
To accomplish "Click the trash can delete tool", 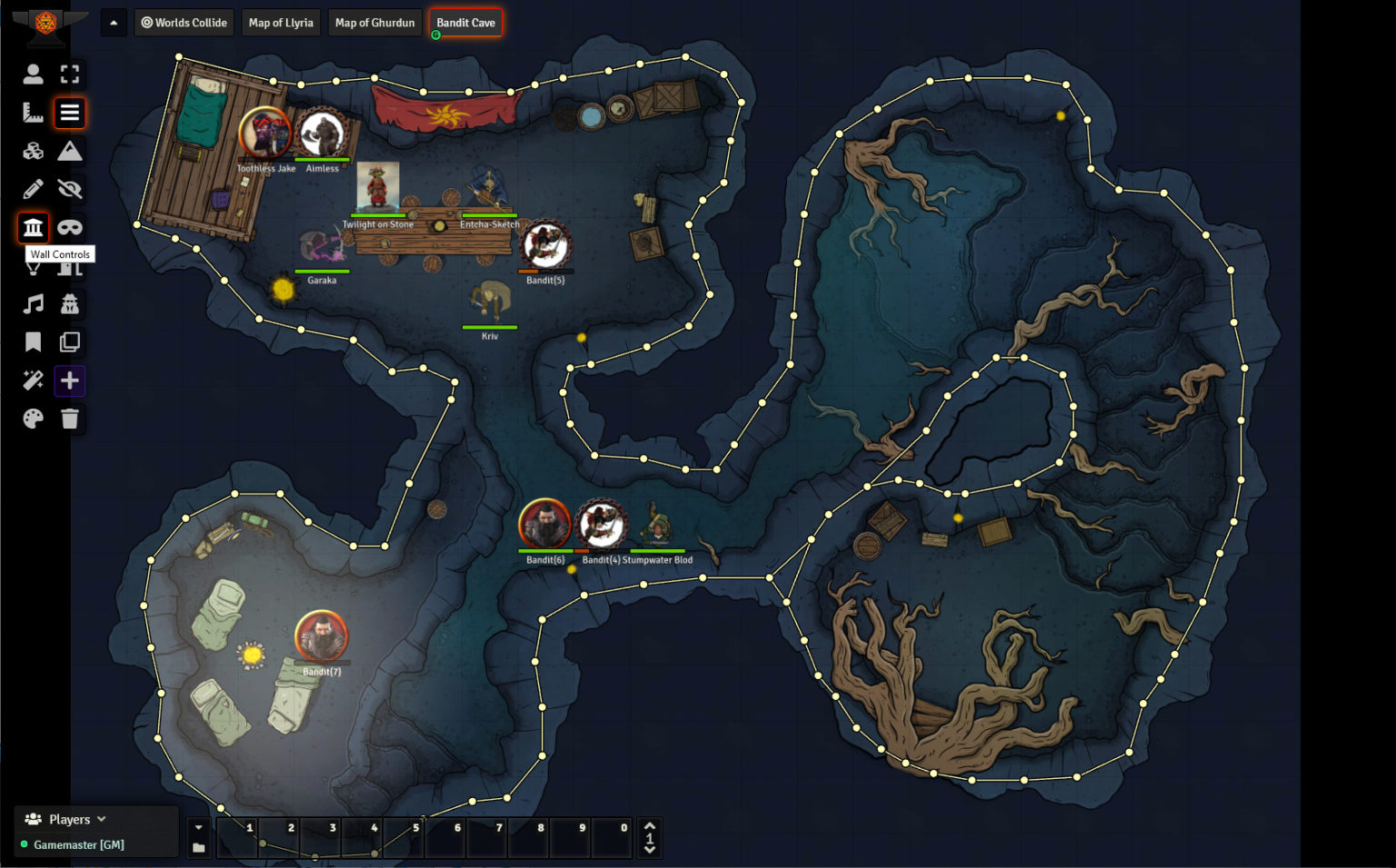I will click(70, 418).
